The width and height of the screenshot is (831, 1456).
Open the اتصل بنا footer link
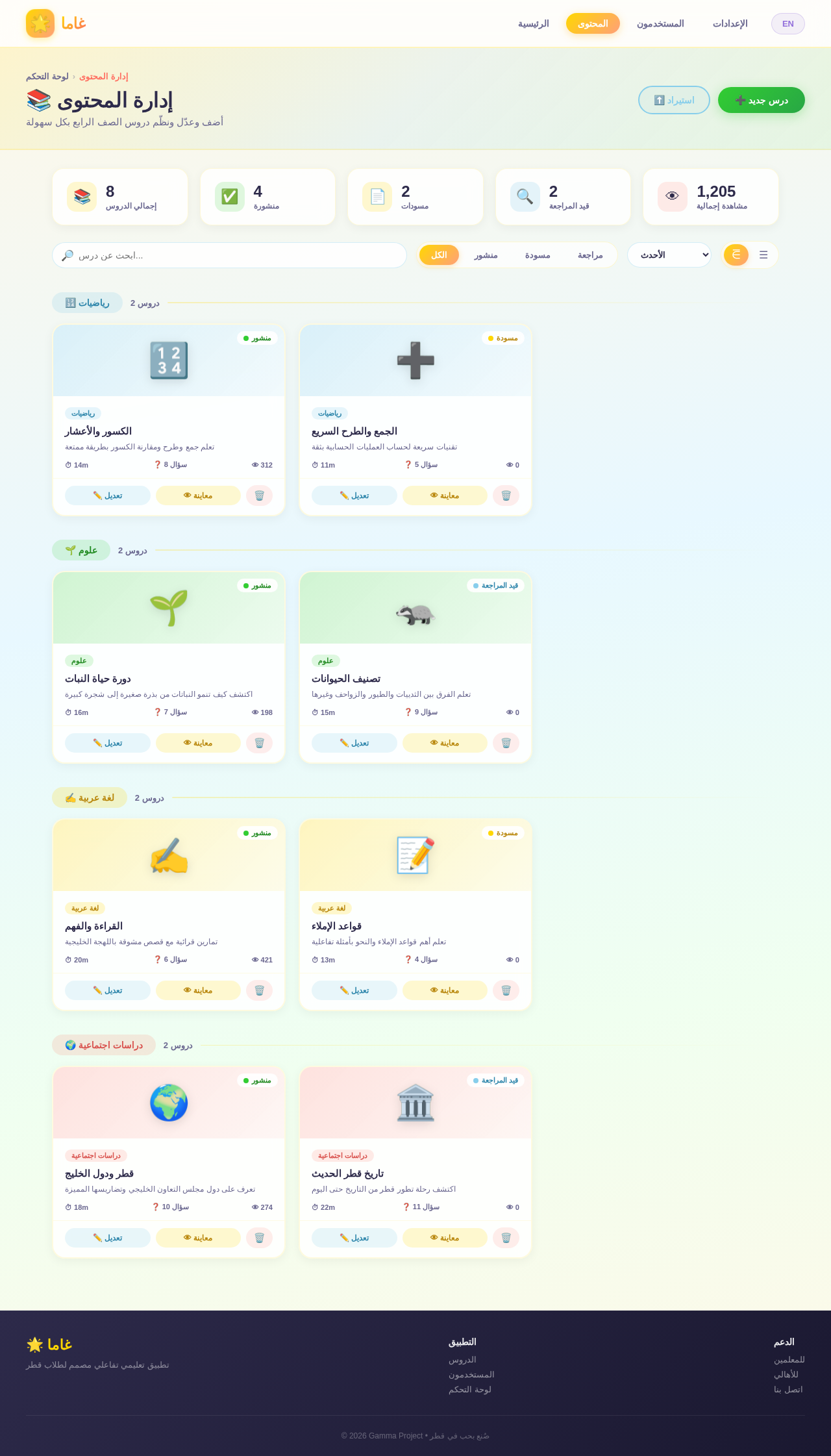click(788, 1403)
